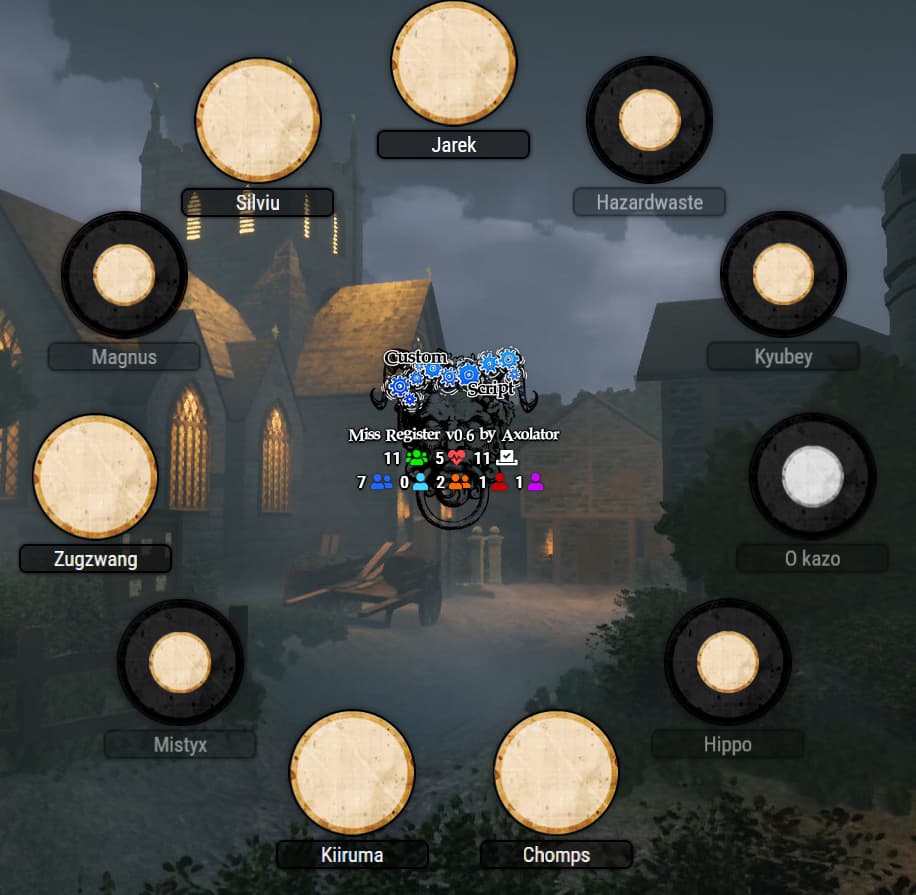
Task: Click the Hazardwaste name label
Action: pyautogui.click(x=649, y=202)
